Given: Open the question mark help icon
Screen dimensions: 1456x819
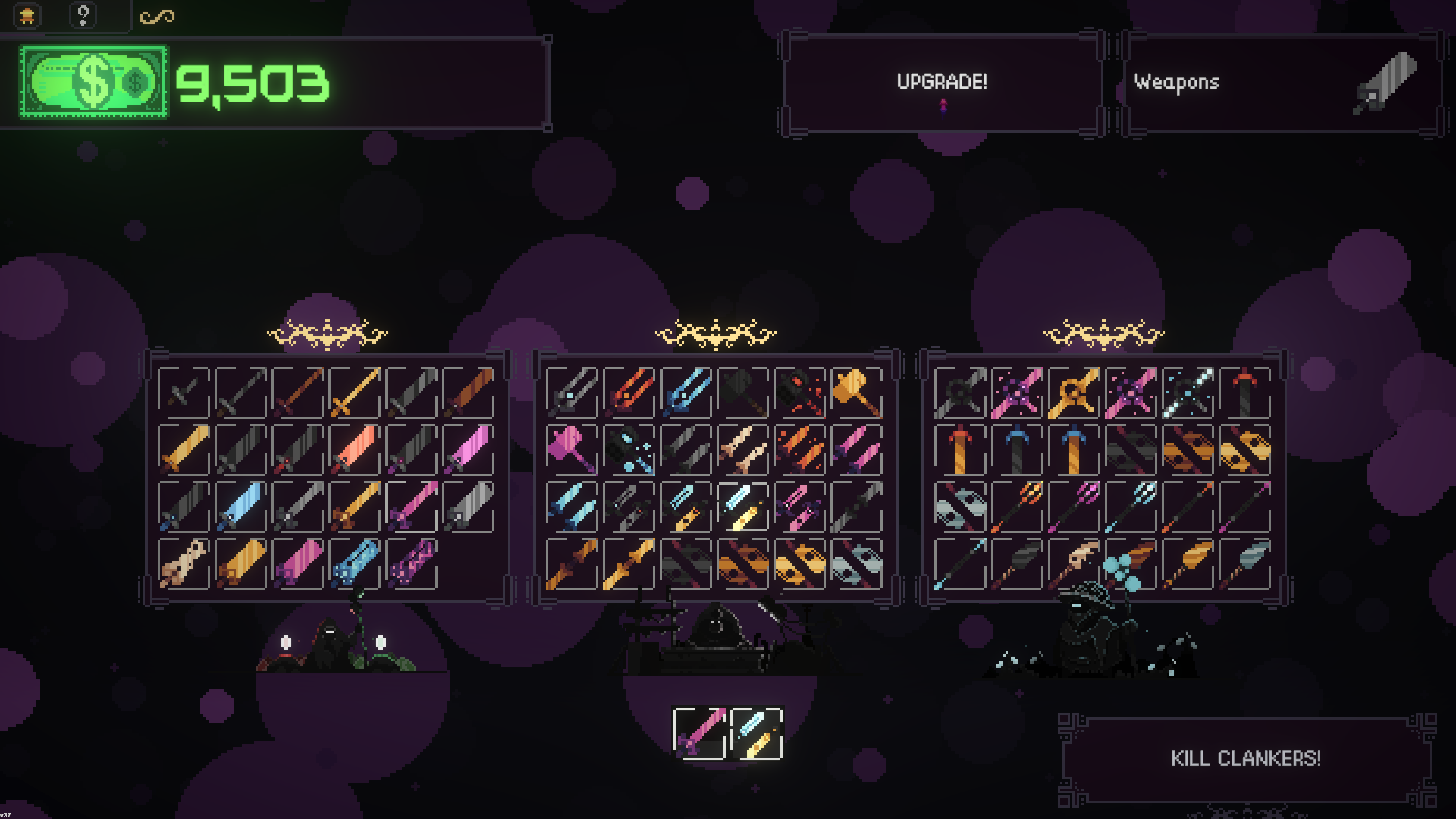Looking at the screenshot, I should click(x=83, y=15).
